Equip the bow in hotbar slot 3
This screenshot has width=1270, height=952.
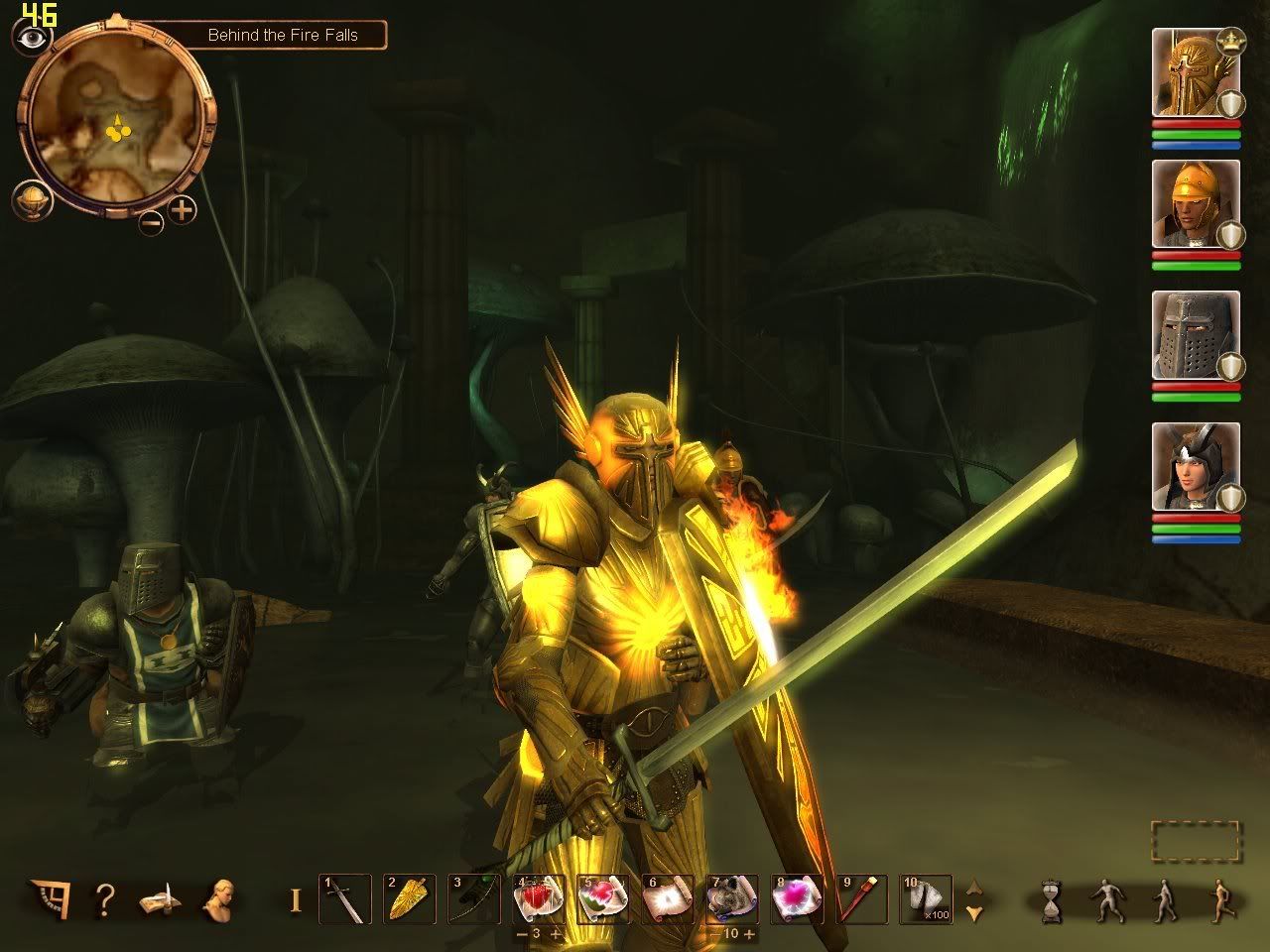point(472,899)
